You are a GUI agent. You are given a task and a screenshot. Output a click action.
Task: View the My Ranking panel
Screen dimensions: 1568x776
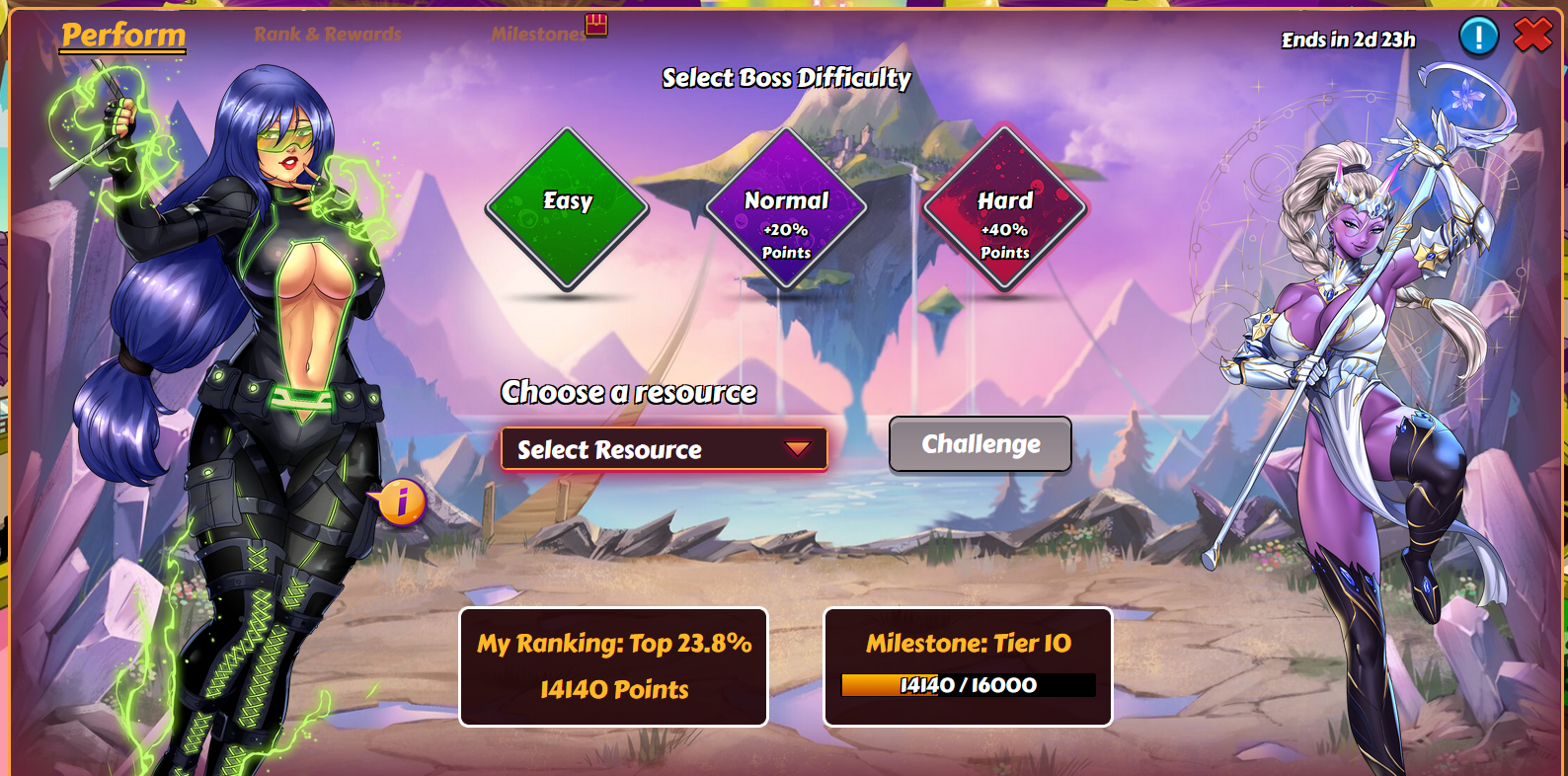pos(613,666)
